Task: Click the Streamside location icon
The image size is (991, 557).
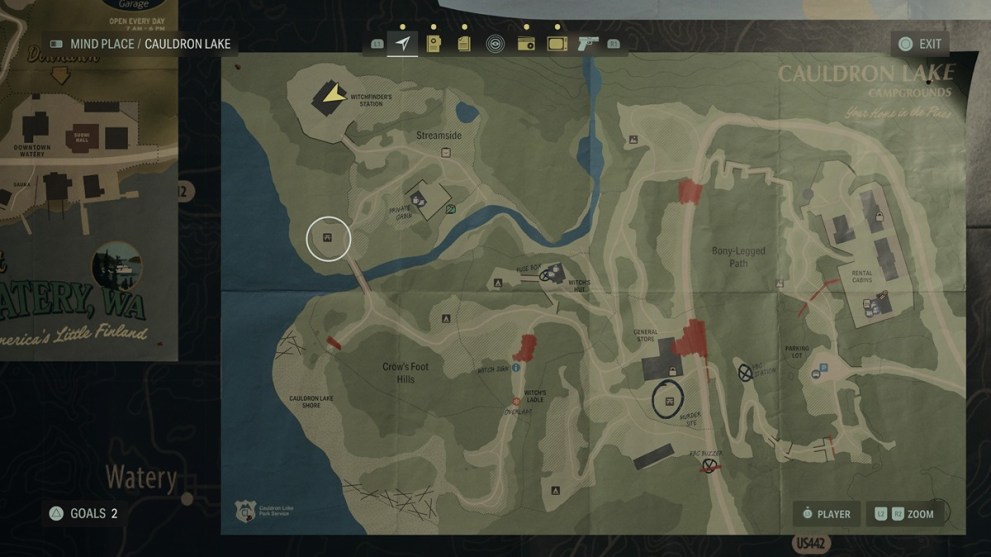Action: tap(447, 153)
